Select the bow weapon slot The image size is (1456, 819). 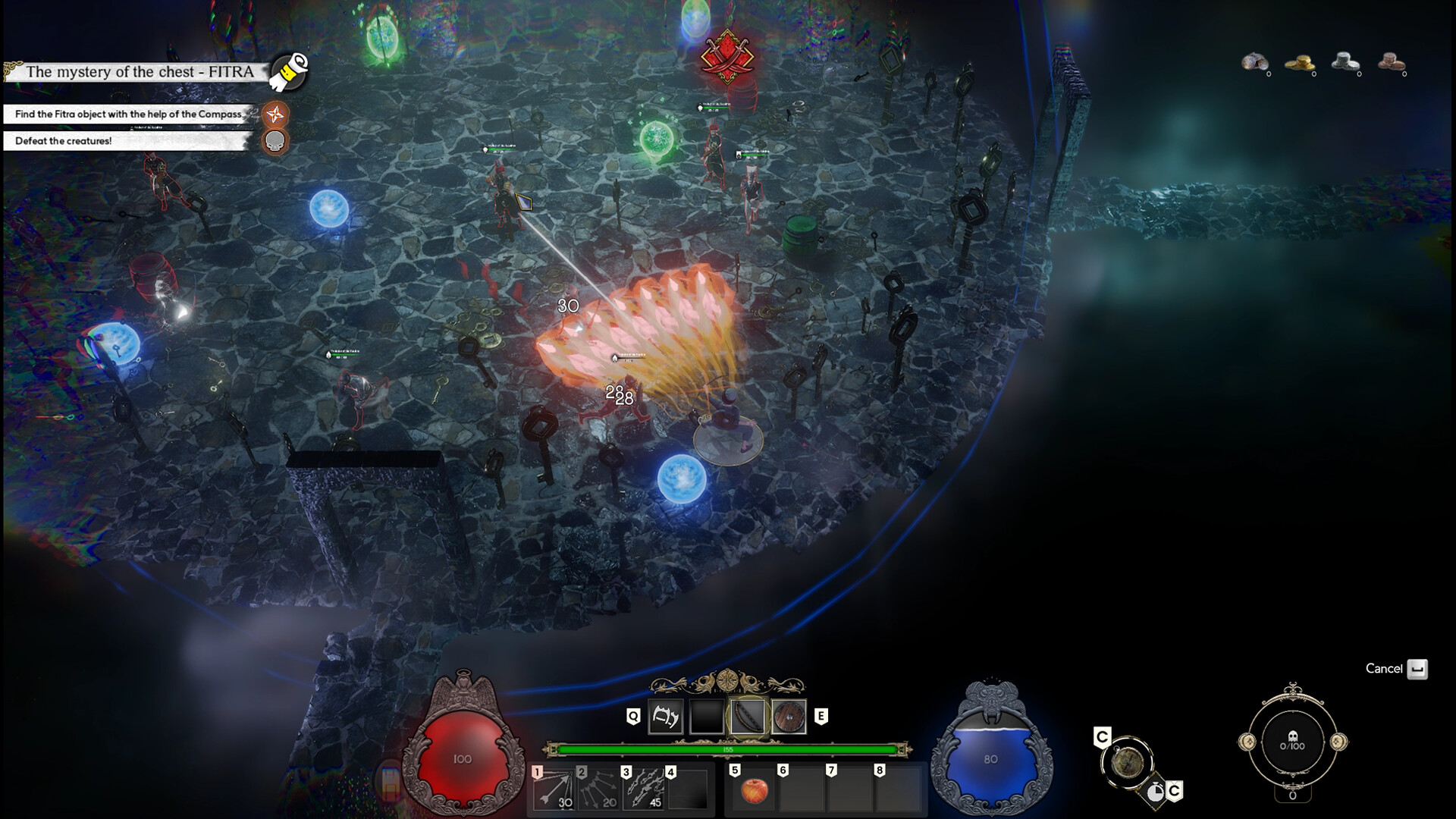(x=747, y=717)
